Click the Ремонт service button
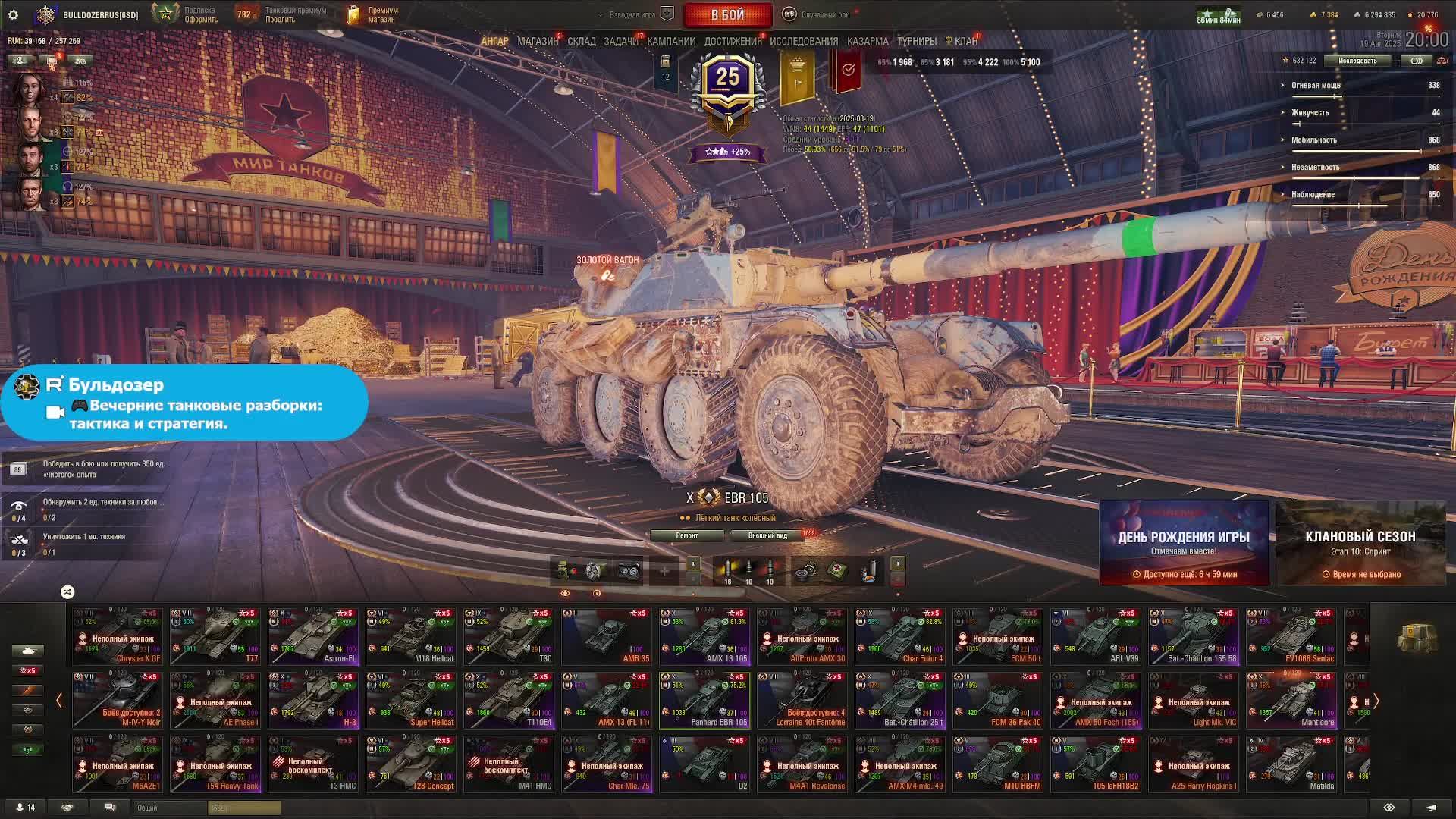Image resolution: width=1456 pixels, height=819 pixels. 687,535
